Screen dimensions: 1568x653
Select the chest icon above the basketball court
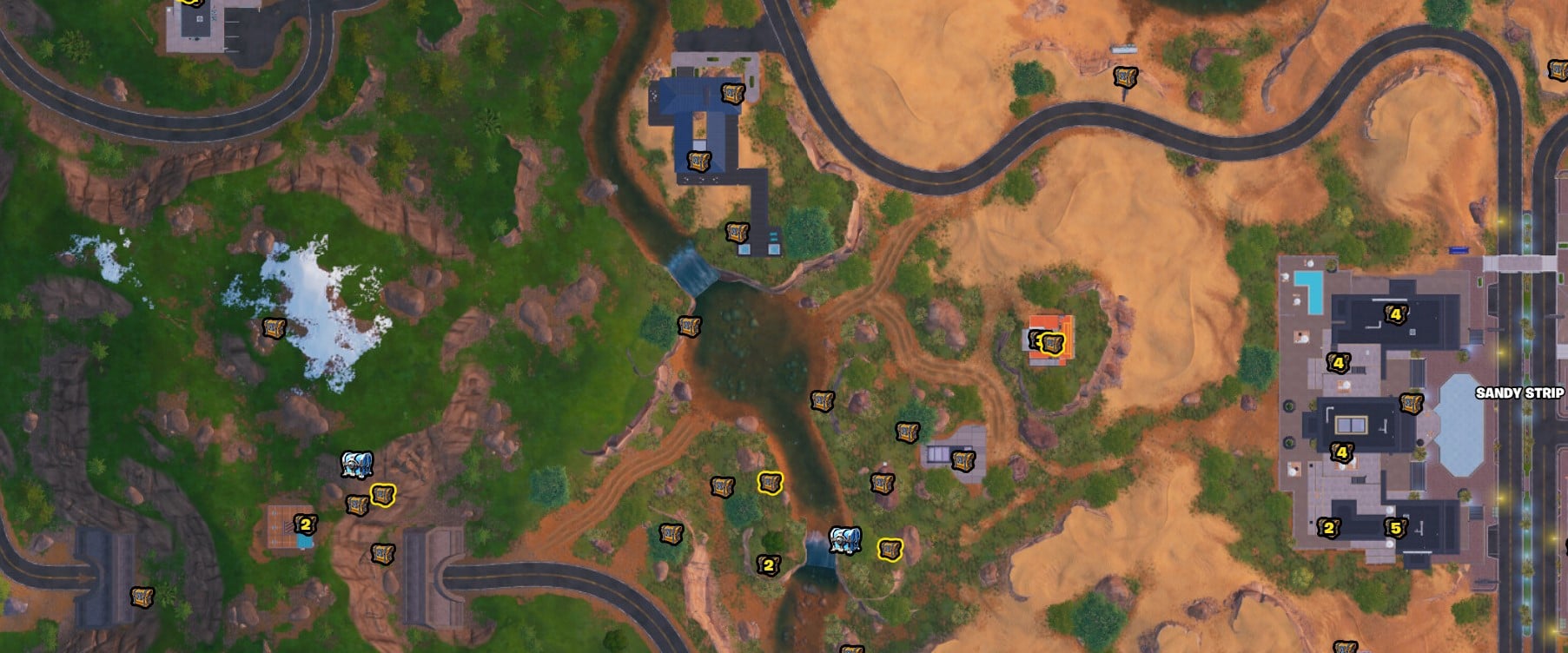pyautogui.click(x=354, y=504)
